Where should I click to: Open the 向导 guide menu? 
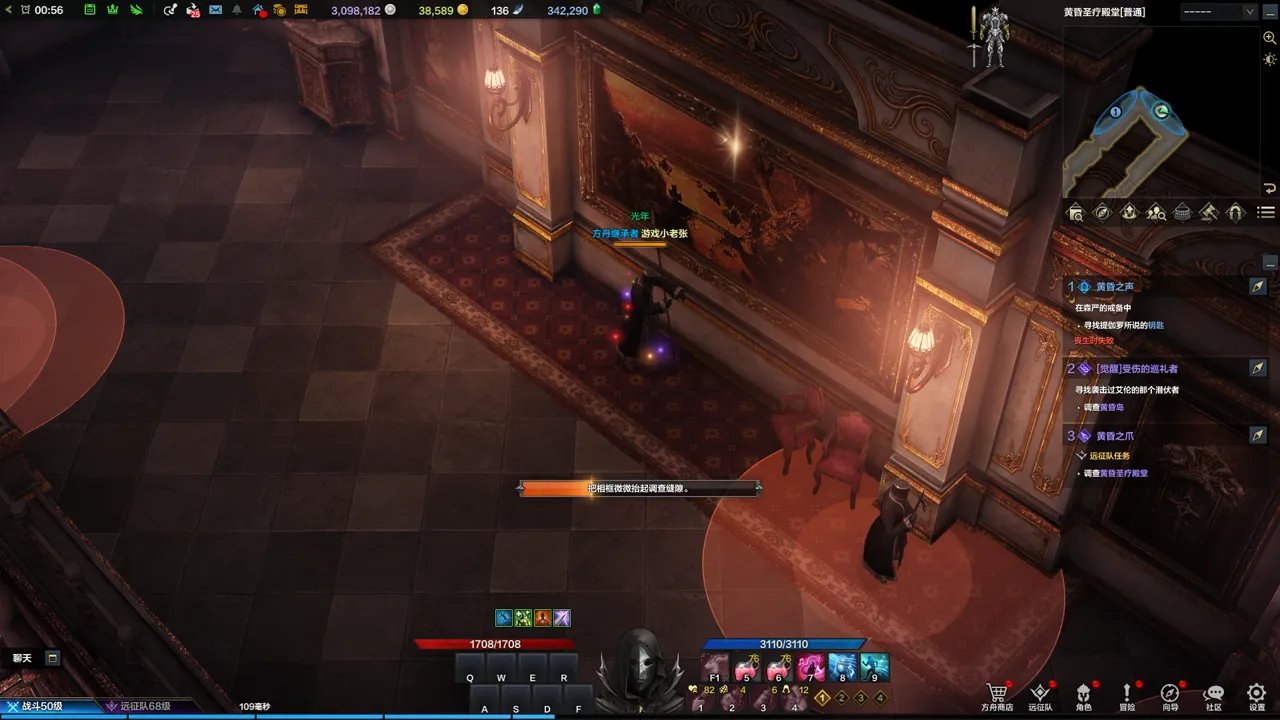pos(1170,693)
